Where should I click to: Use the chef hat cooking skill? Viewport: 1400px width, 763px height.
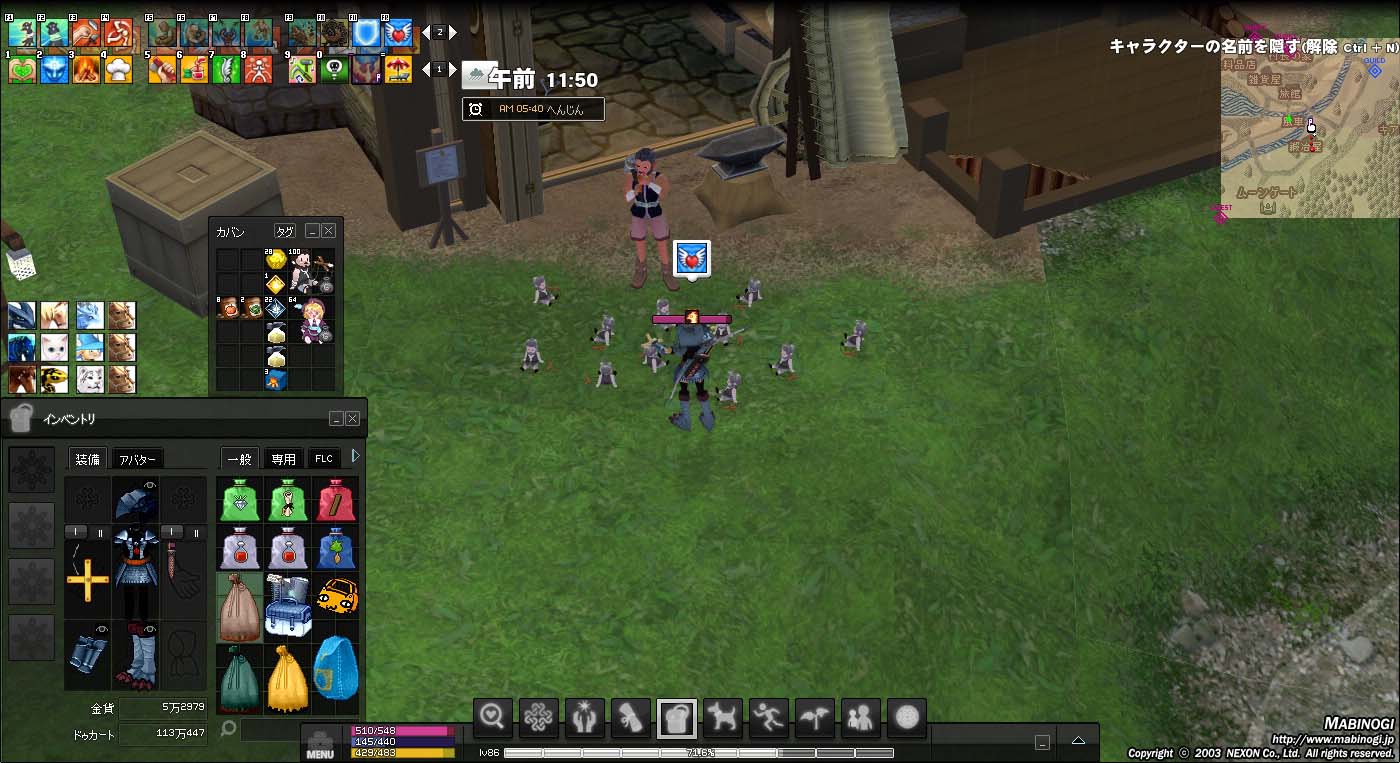click(x=118, y=69)
